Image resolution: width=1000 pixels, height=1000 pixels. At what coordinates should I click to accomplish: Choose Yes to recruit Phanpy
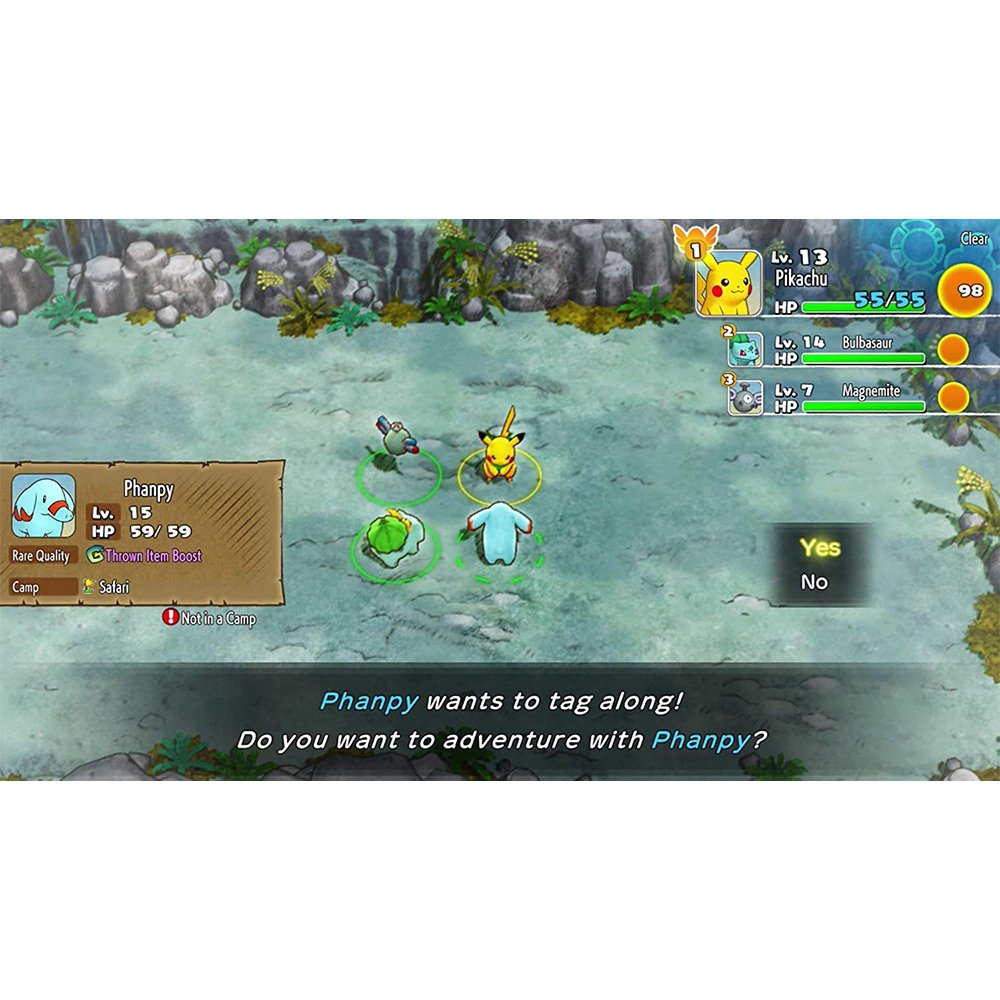click(x=820, y=548)
